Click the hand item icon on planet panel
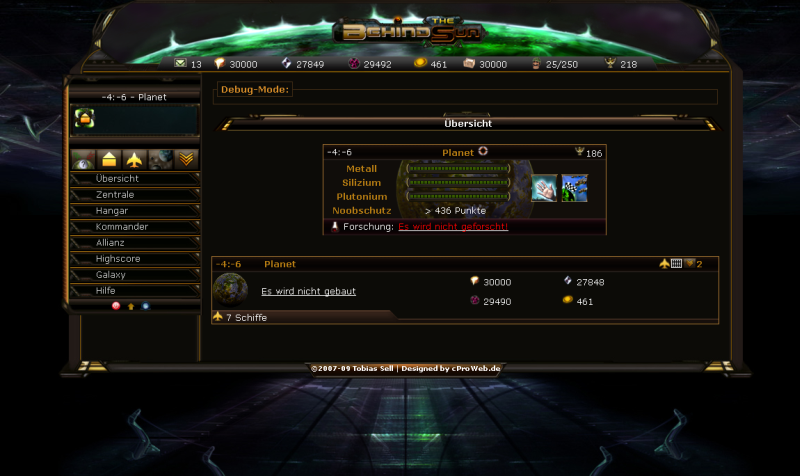Viewport: 800px width, 476px height. pyautogui.click(x=544, y=189)
